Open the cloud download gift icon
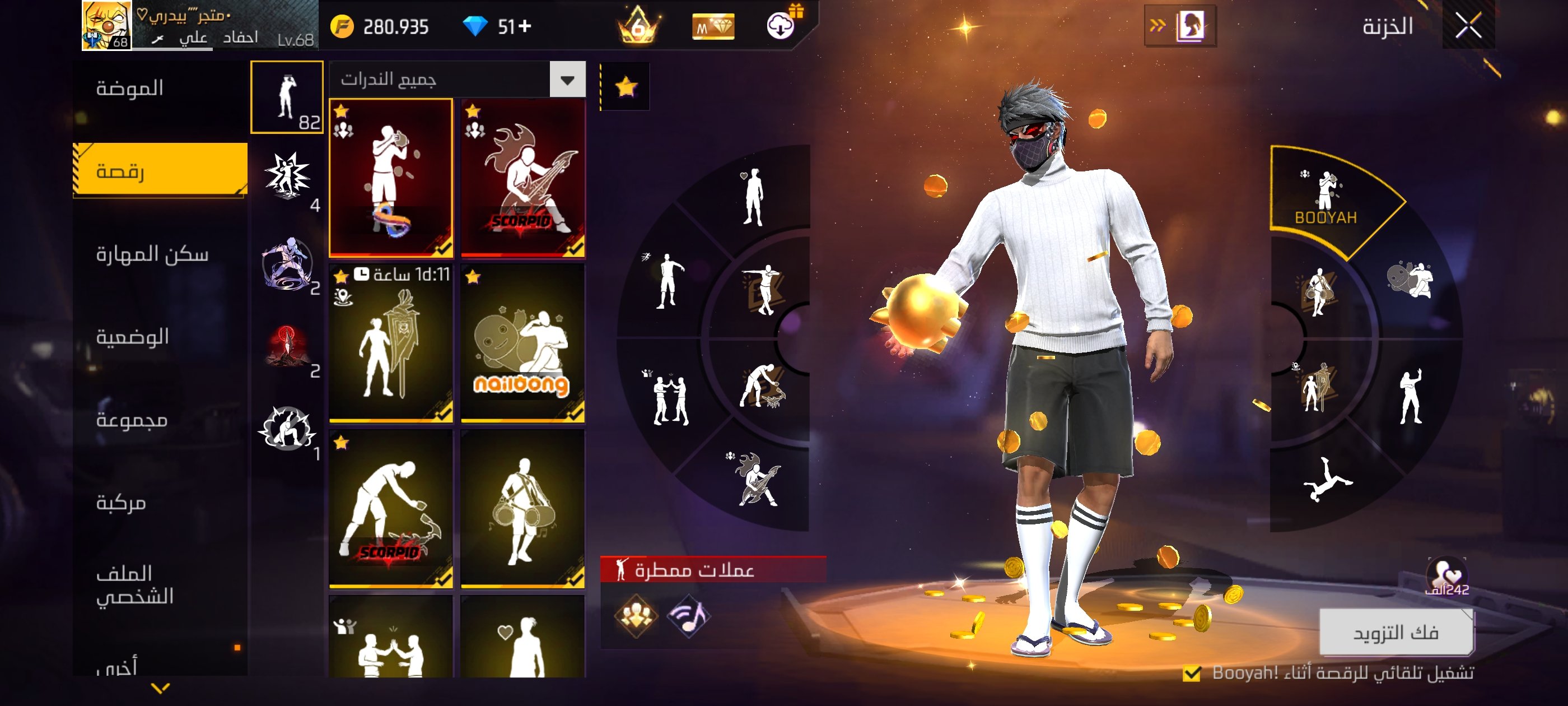This screenshot has height=706, width=1568. pyautogui.click(x=781, y=25)
